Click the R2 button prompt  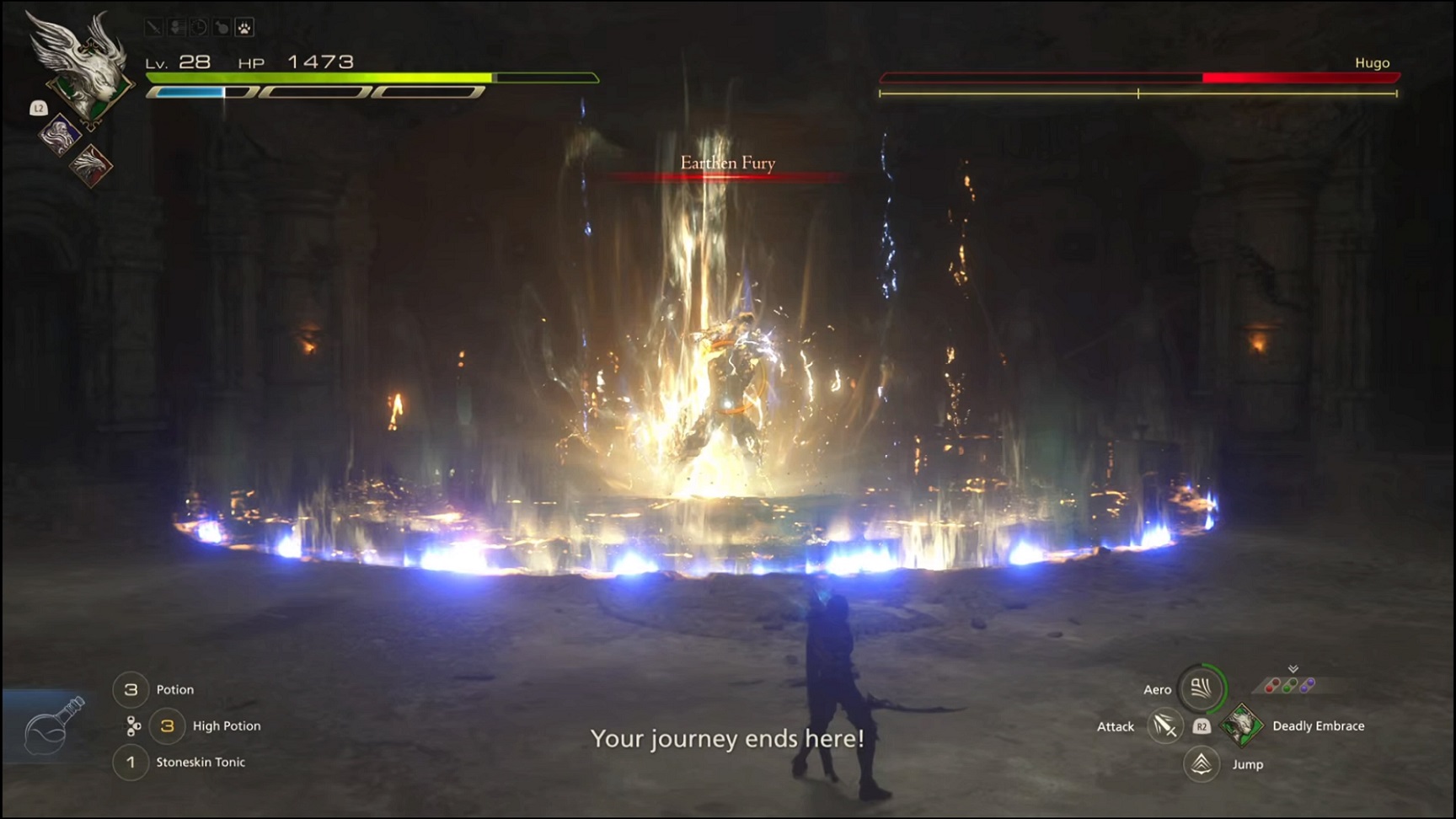[1202, 726]
